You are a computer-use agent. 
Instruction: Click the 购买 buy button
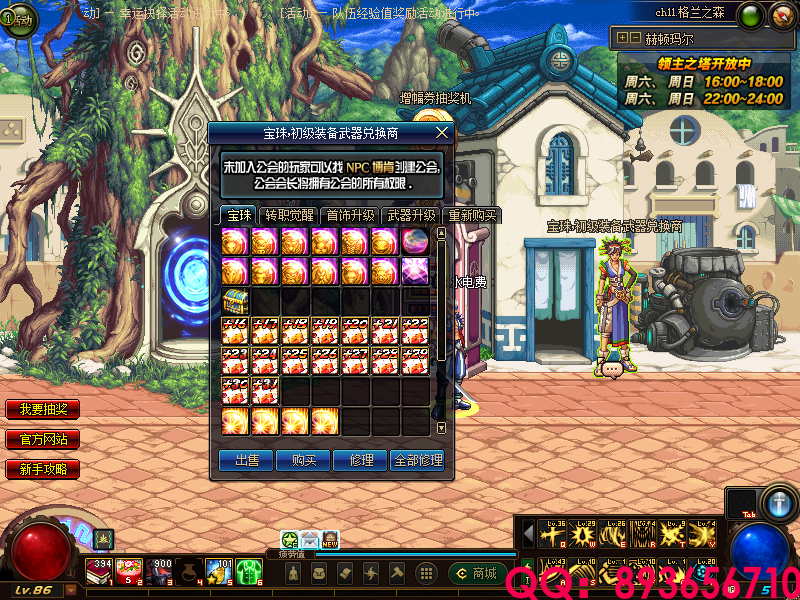[x=303, y=460]
